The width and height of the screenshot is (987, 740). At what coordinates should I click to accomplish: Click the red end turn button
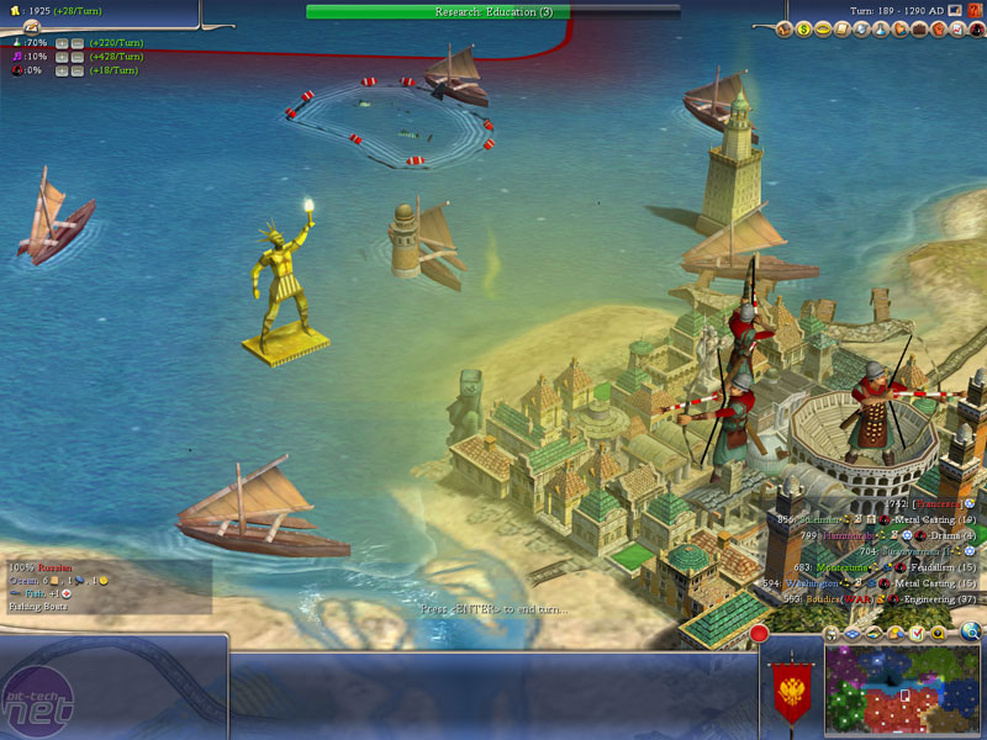759,633
